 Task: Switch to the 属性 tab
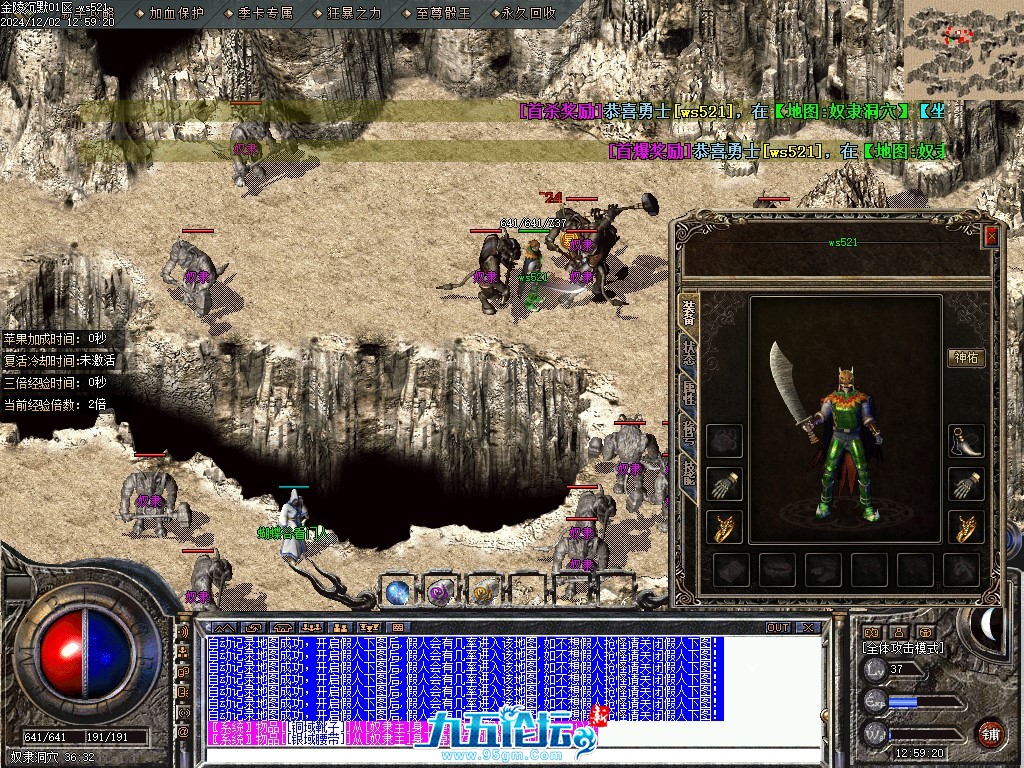tap(689, 393)
